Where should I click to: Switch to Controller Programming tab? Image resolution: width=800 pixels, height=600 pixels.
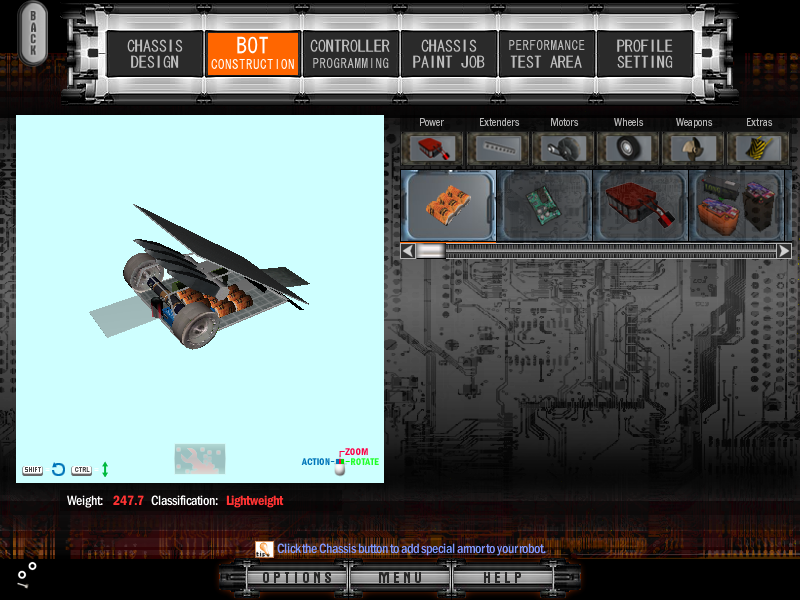point(350,54)
